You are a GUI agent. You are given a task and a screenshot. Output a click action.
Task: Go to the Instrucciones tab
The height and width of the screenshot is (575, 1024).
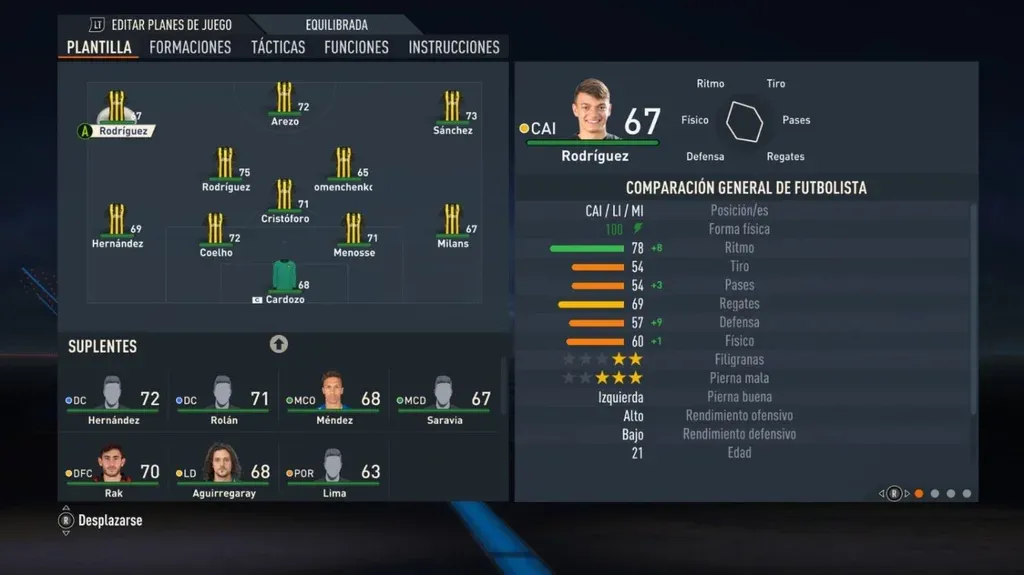point(454,47)
